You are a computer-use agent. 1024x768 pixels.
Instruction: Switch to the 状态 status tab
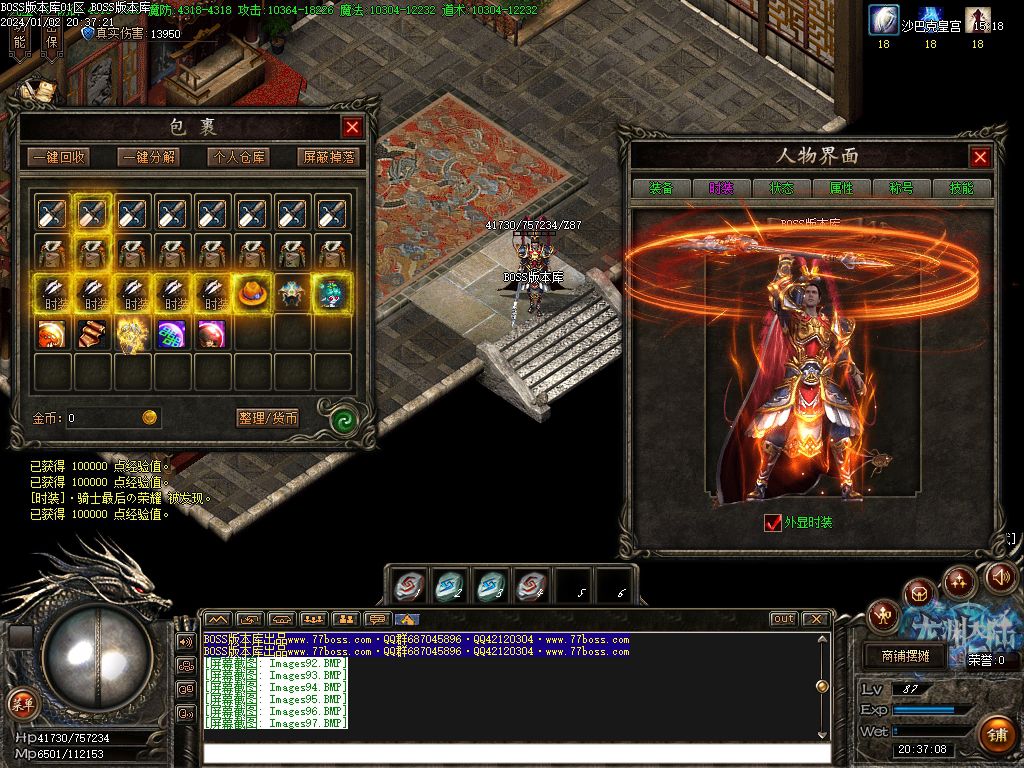pyautogui.click(x=781, y=188)
